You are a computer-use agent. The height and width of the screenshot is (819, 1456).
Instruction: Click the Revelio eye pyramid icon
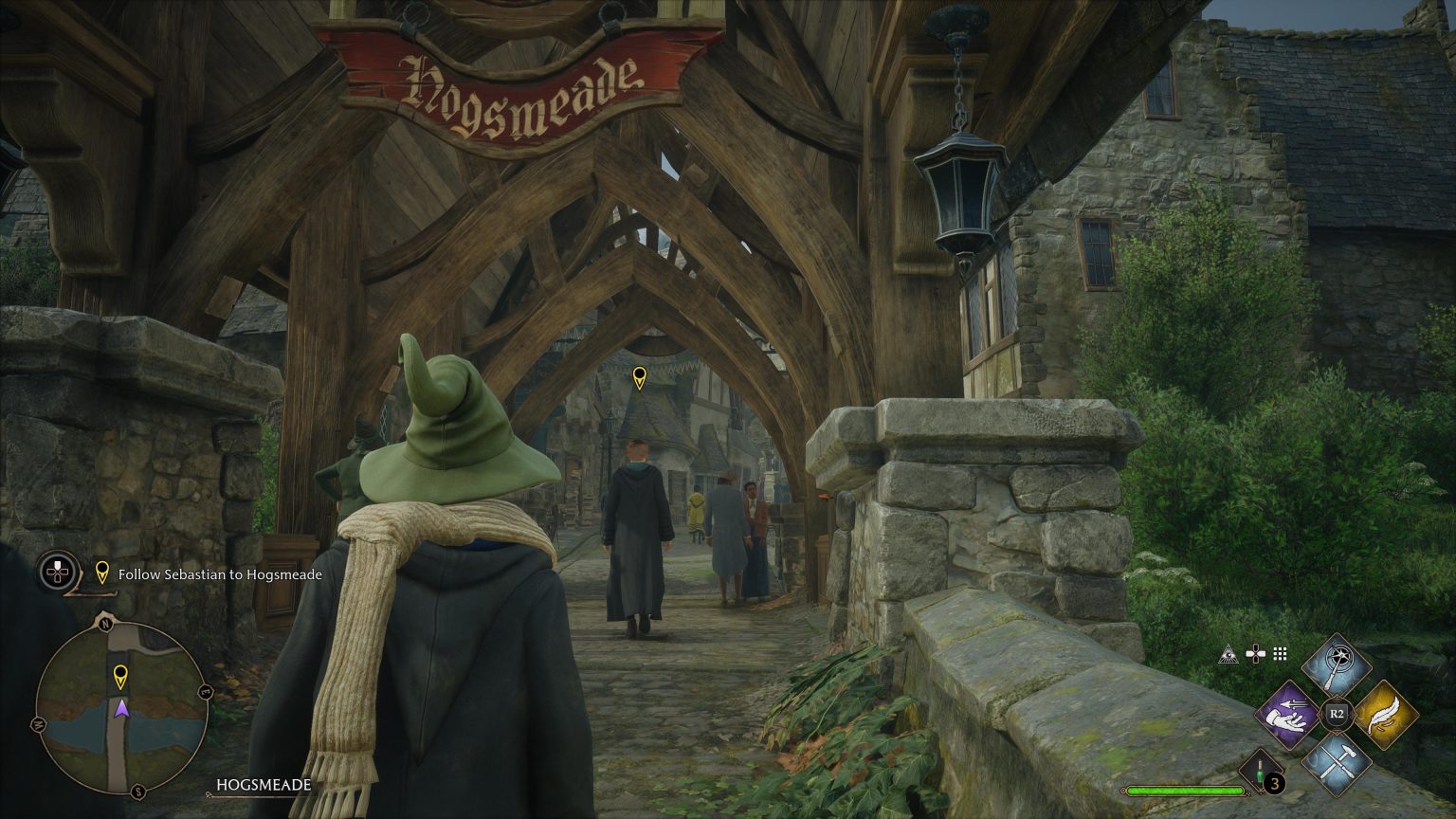[x=1227, y=655]
